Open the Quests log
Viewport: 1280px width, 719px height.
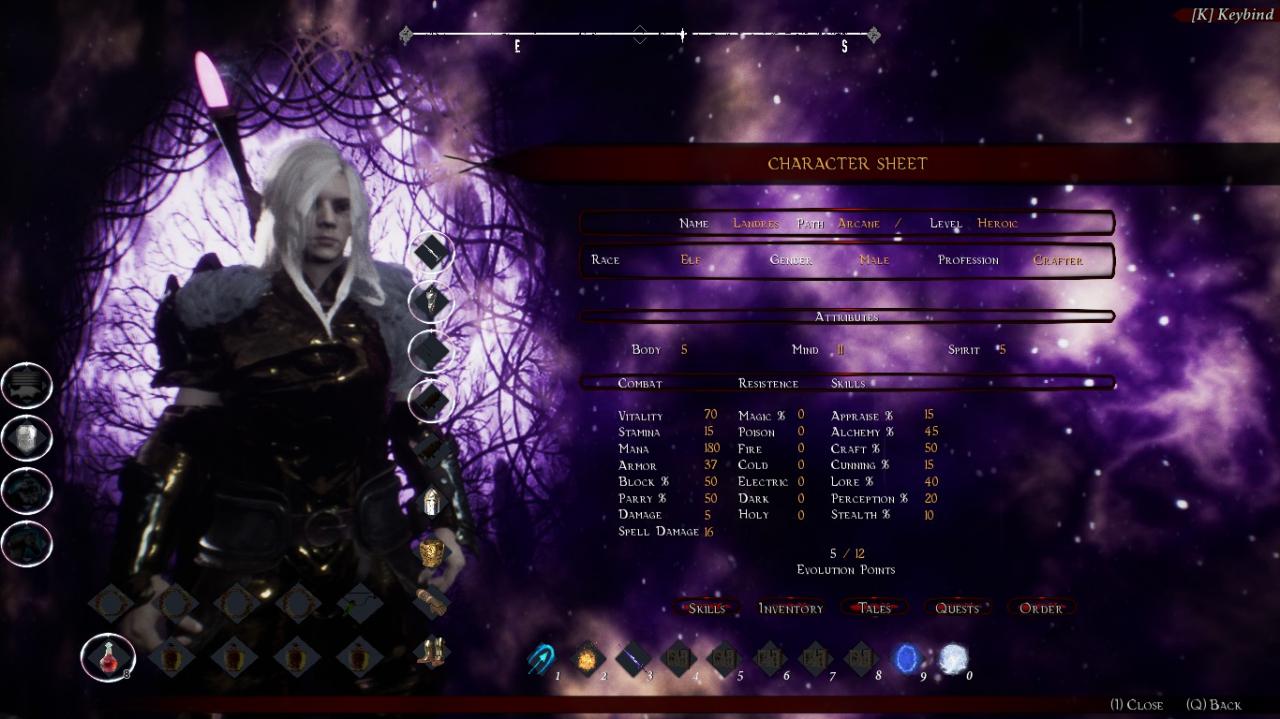tap(957, 608)
